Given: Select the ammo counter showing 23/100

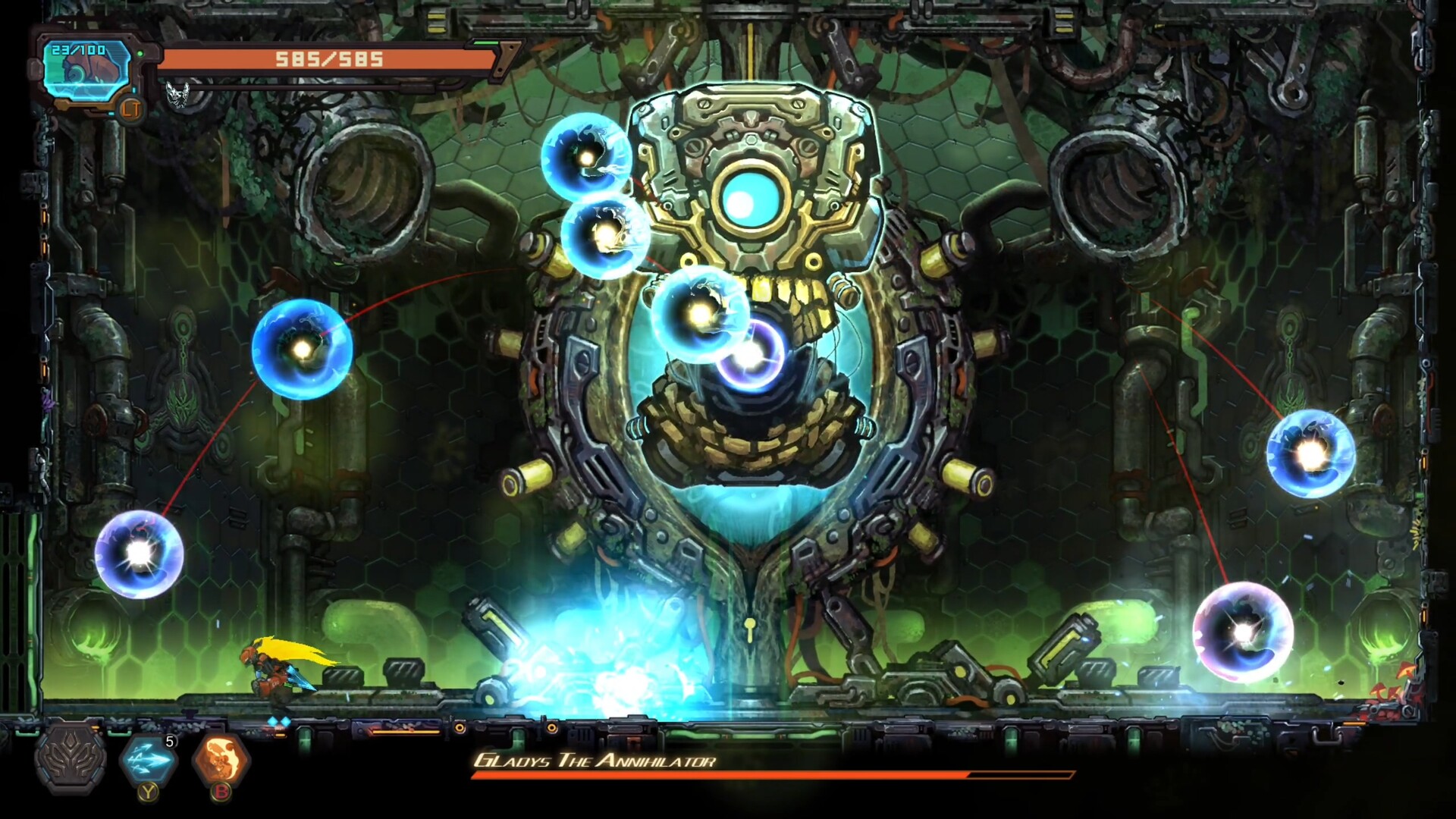Looking at the screenshot, I should coord(80,52).
